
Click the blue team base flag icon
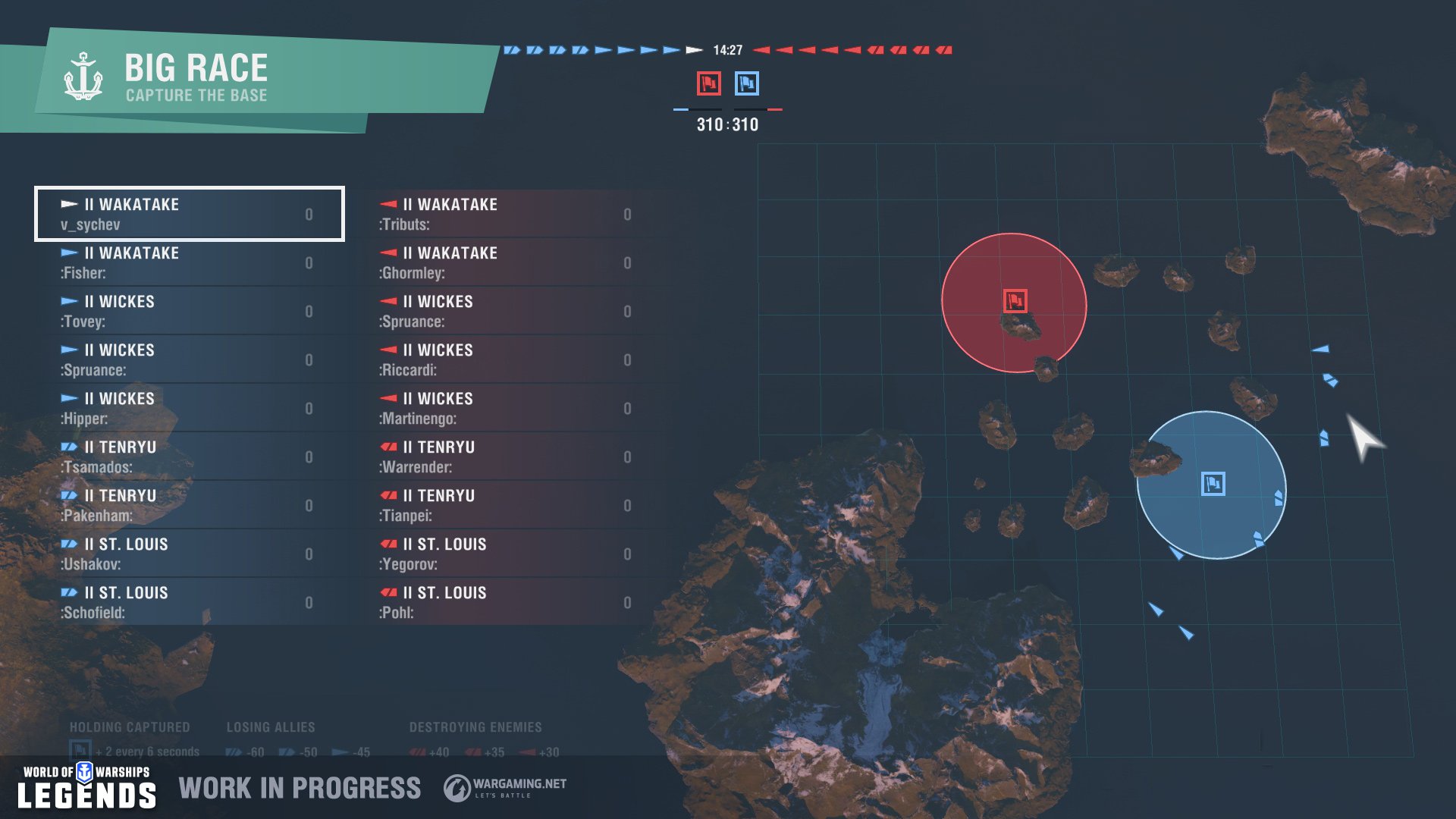click(x=745, y=85)
